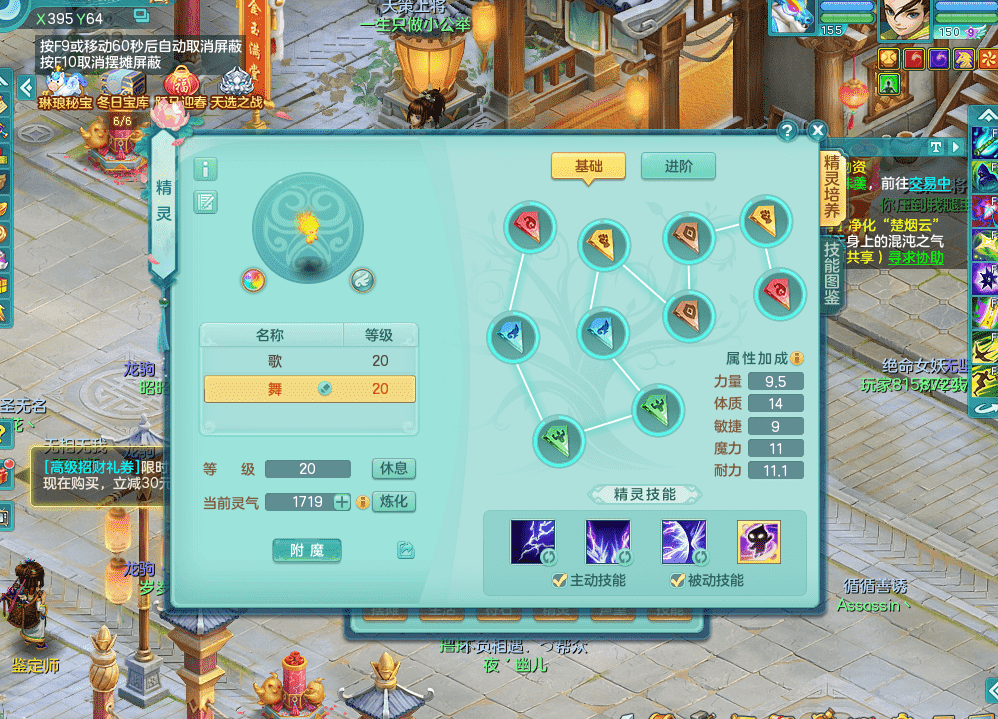Toggle the 主动技能 checkbox
This screenshot has width=998, height=719.
coord(560,580)
